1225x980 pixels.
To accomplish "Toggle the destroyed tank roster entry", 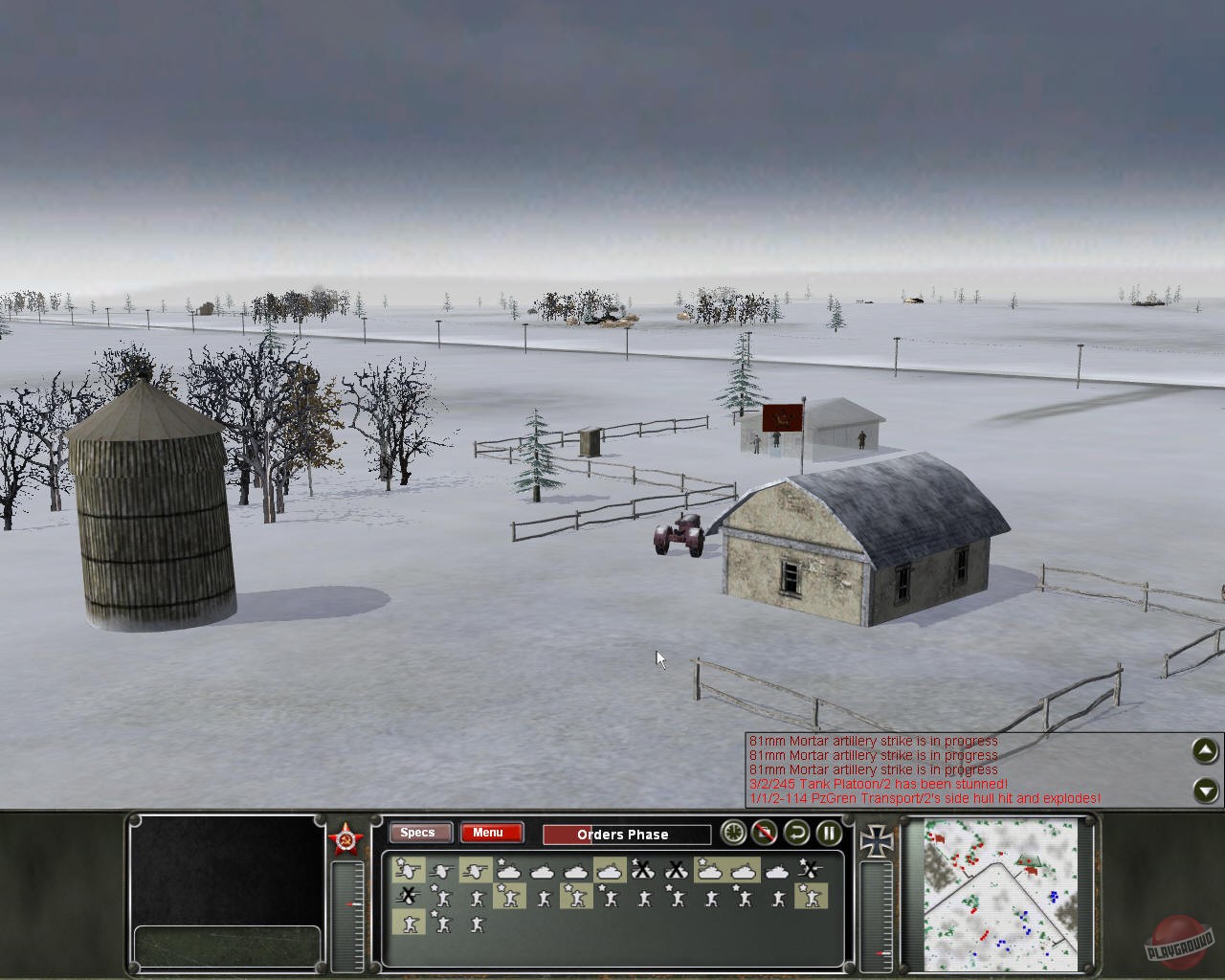I will point(643,868).
